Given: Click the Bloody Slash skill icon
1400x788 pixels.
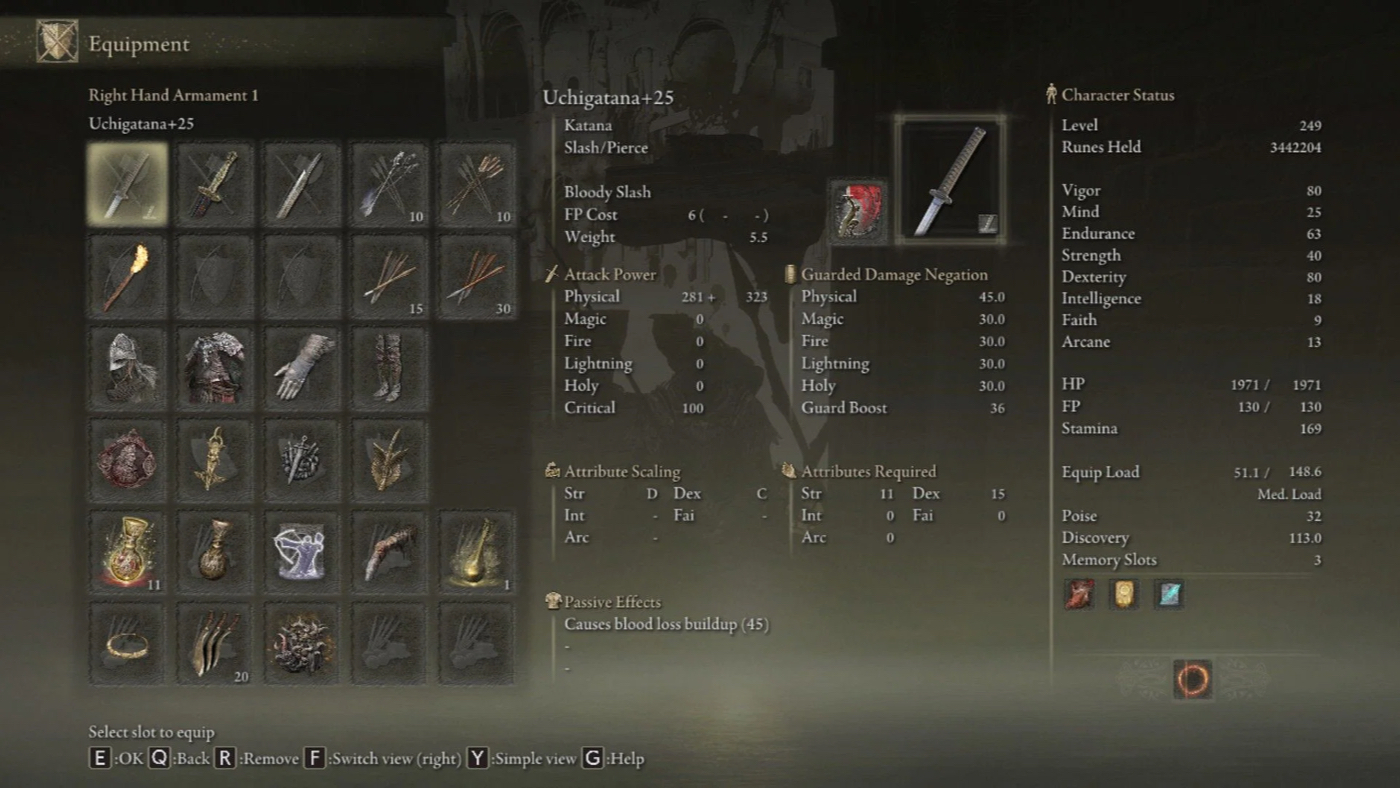Looking at the screenshot, I should [x=857, y=211].
